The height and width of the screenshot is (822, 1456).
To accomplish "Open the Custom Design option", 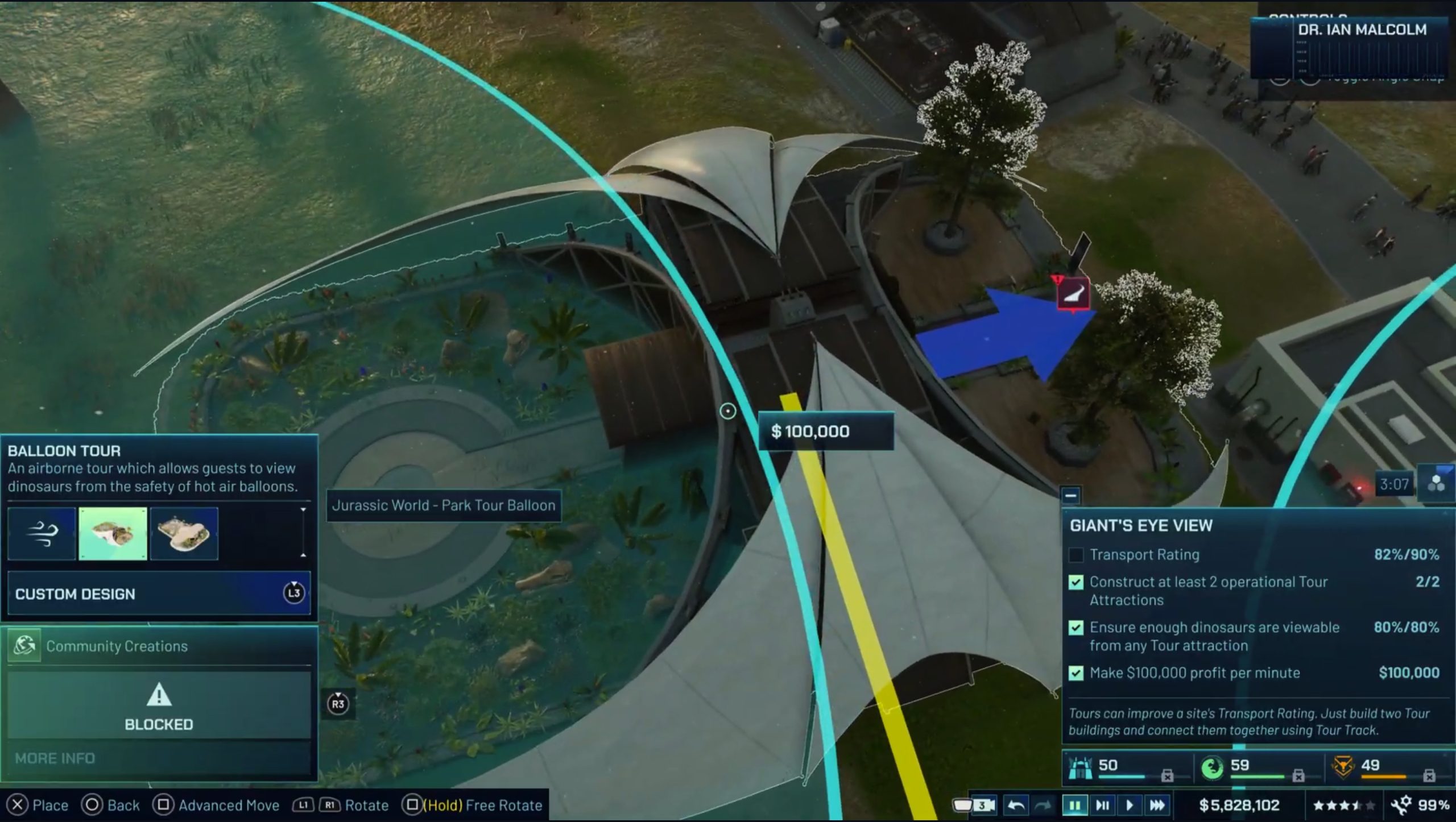I will coord(159,593).
